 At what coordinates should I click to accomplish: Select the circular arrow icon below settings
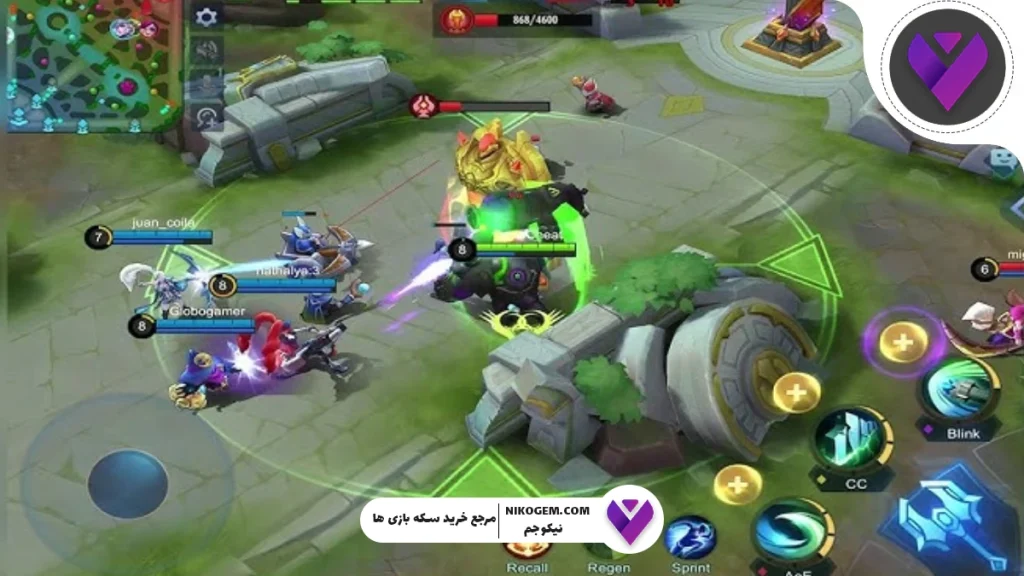(x=207, y=117)
